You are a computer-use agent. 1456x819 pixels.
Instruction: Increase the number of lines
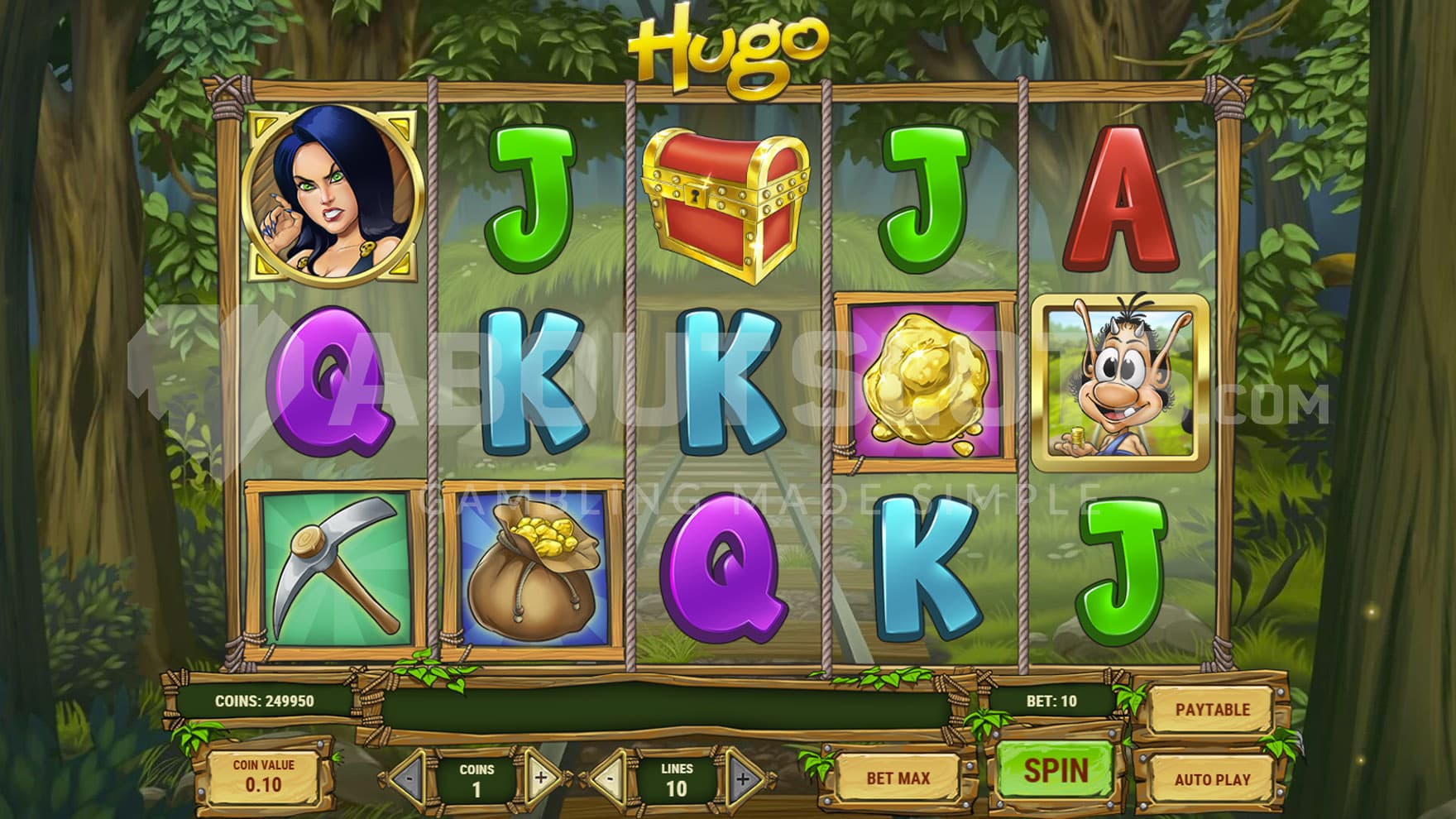click(x=742, y=778)
